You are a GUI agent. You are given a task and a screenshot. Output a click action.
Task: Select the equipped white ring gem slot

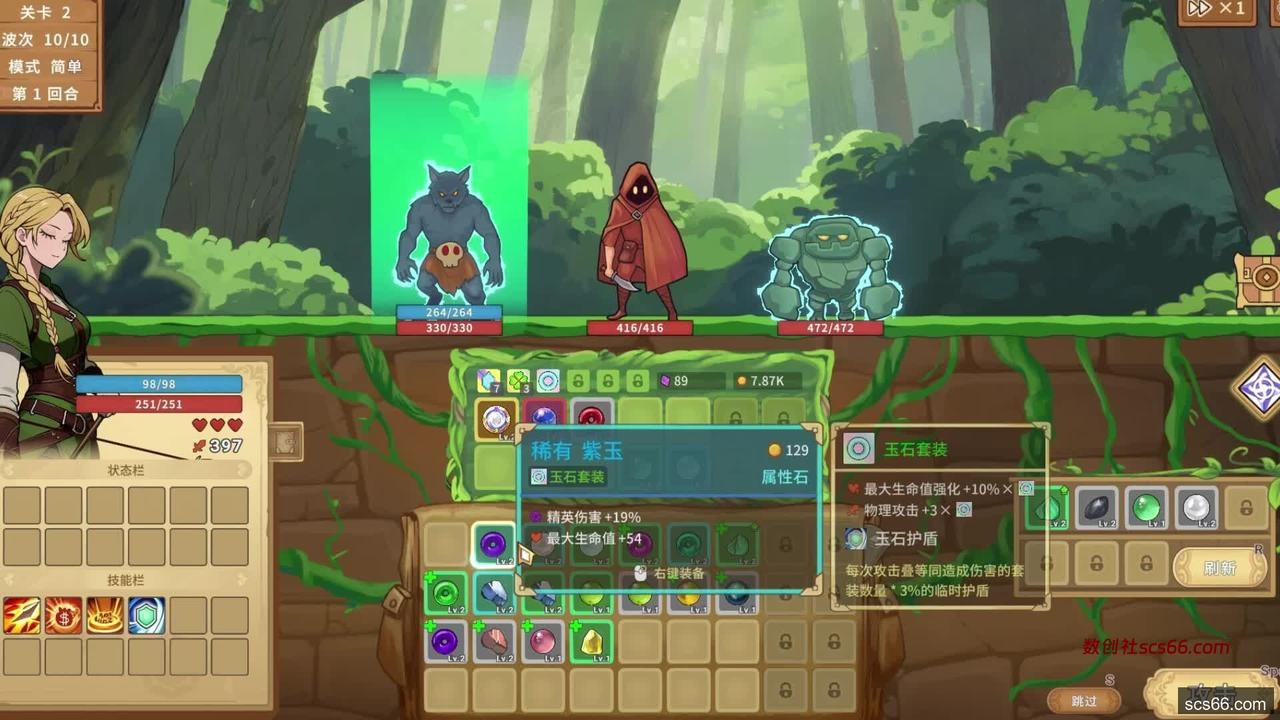pyautogui.click(x=496, y=420)
